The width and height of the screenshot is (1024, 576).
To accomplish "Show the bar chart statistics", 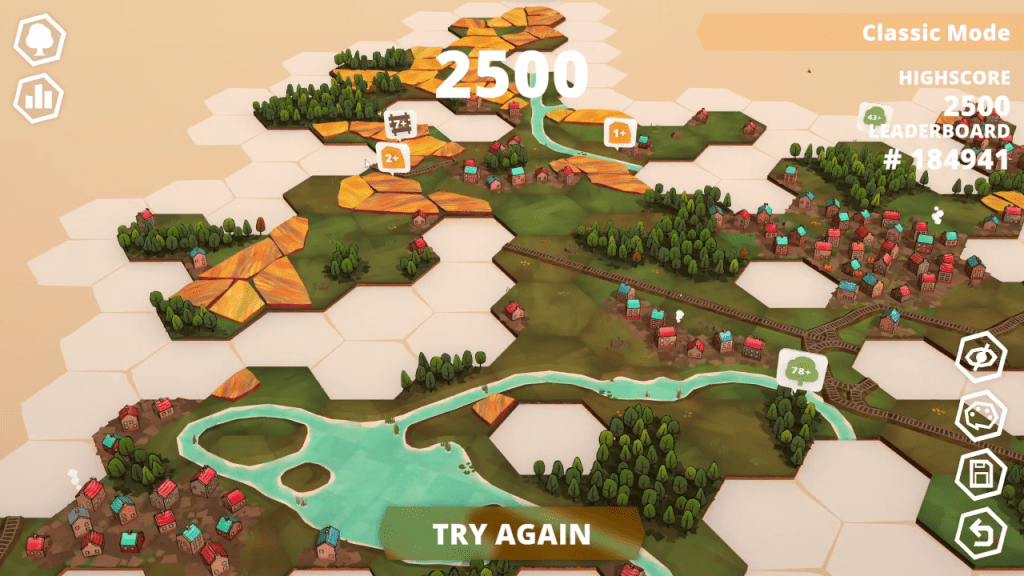I will click(x=39, y=97).
